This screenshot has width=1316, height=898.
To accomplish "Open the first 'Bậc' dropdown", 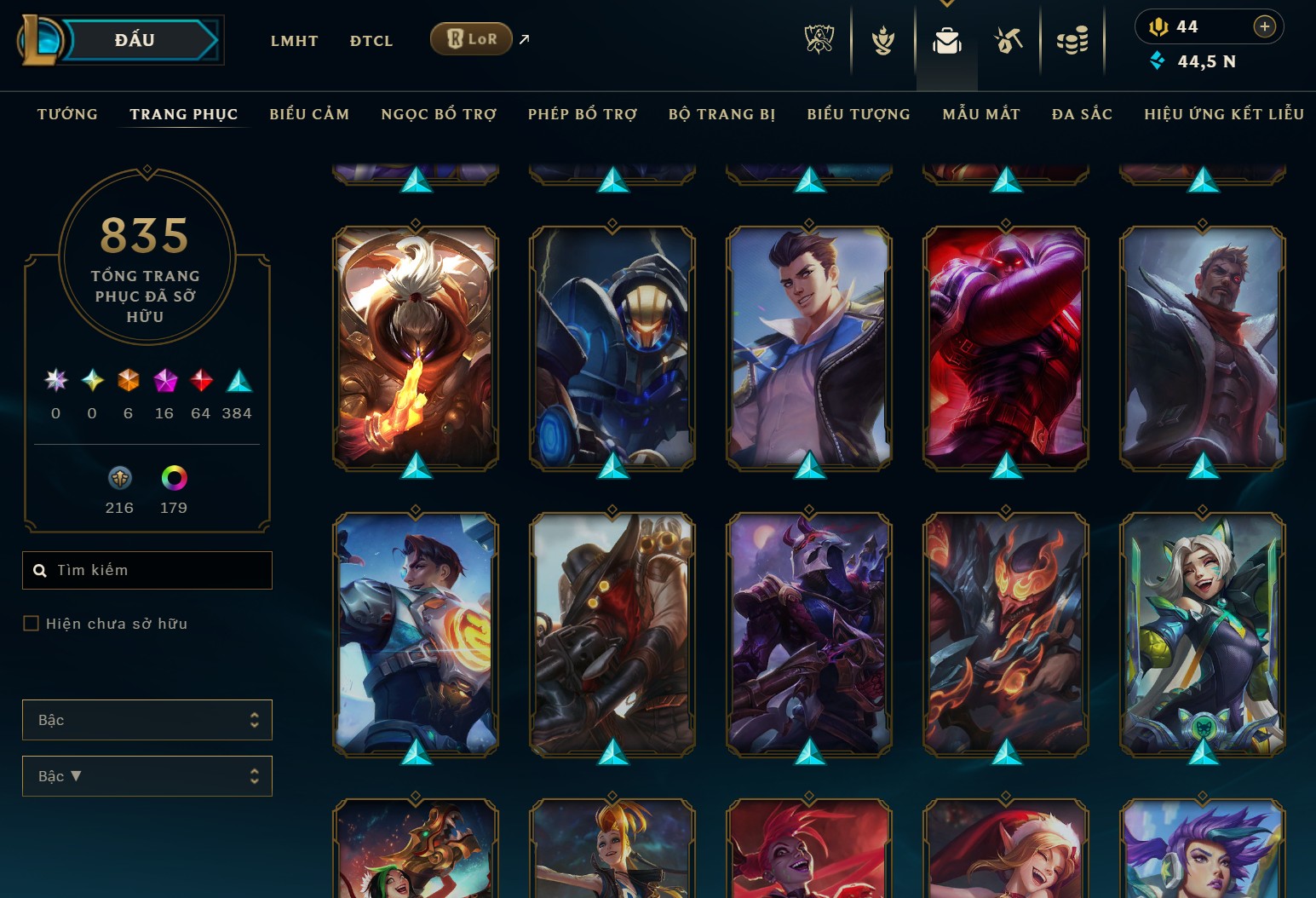I will (x=147, y=720).
